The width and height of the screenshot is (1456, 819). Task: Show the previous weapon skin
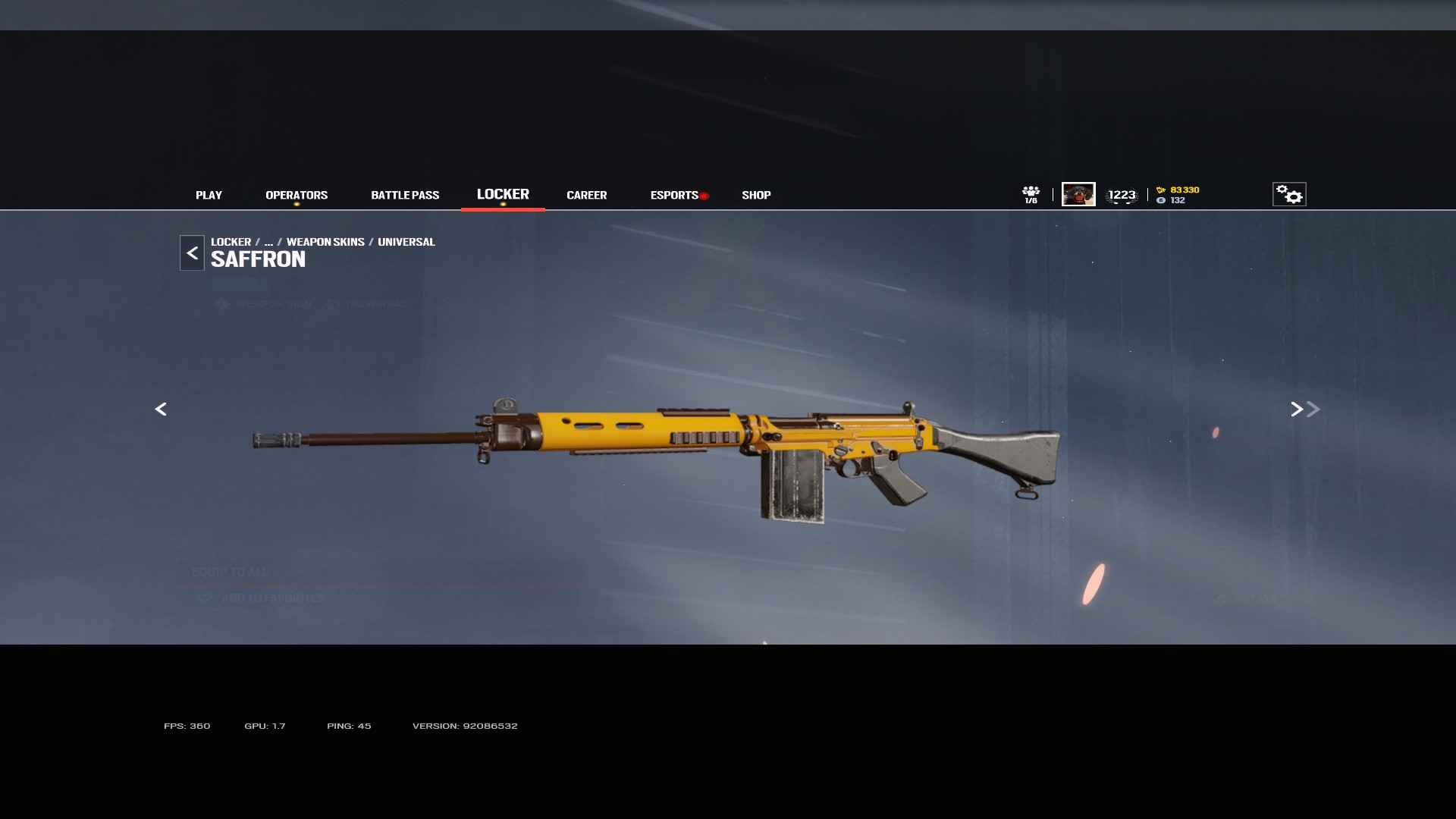161,409
